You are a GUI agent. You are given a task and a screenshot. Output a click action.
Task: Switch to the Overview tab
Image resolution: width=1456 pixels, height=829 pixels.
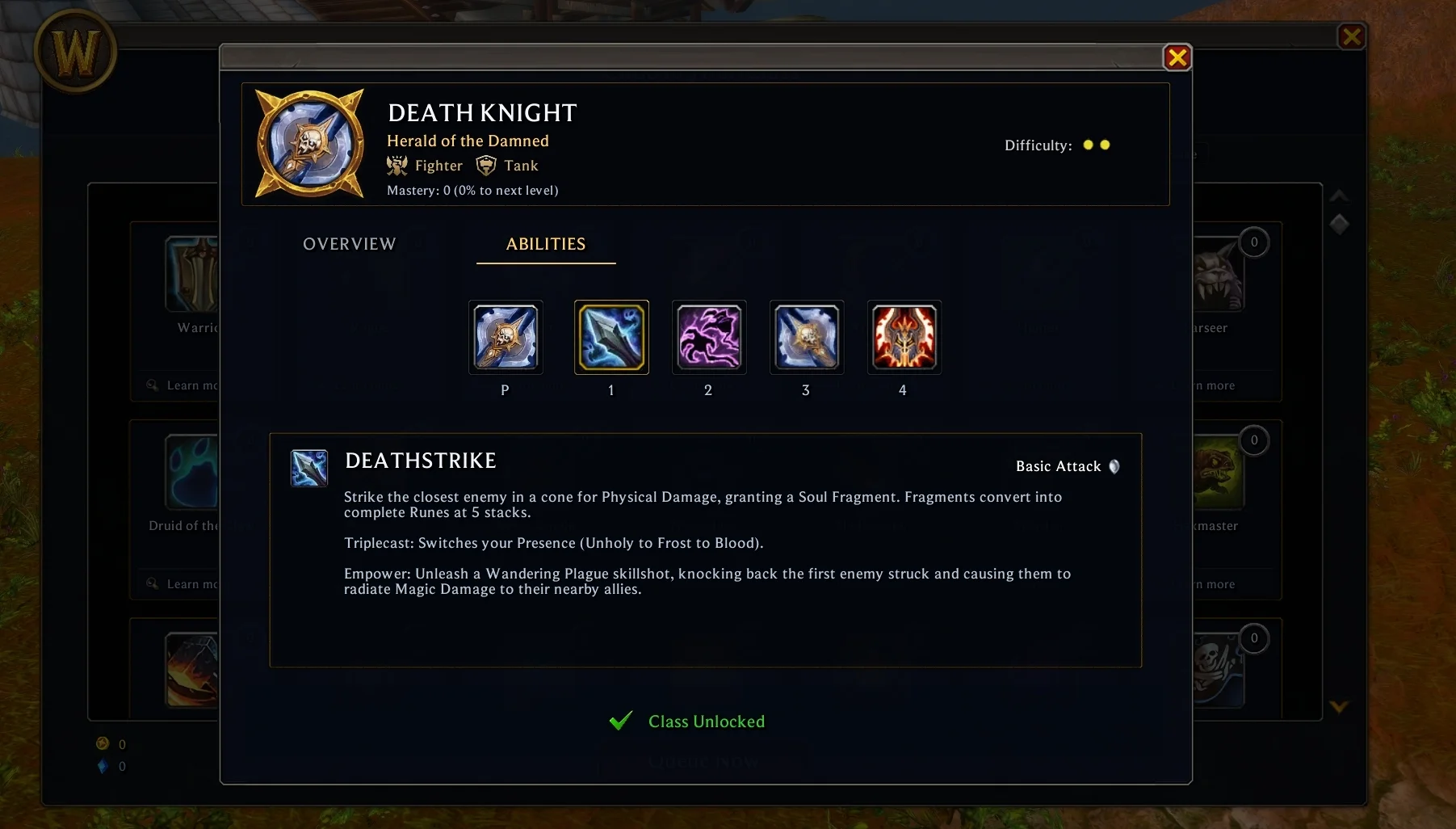(349, 244)
